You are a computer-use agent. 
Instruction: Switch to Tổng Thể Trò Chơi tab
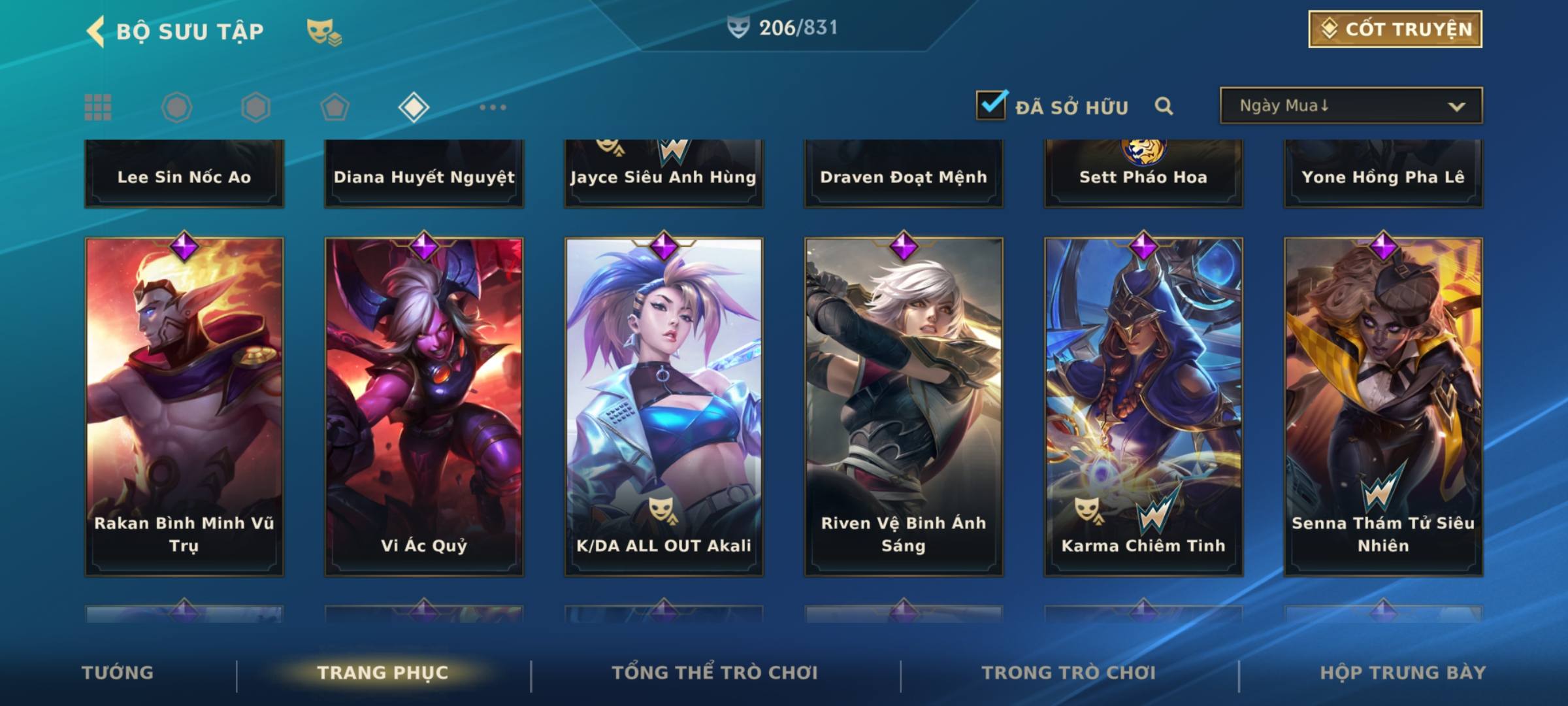click(715, 673)
